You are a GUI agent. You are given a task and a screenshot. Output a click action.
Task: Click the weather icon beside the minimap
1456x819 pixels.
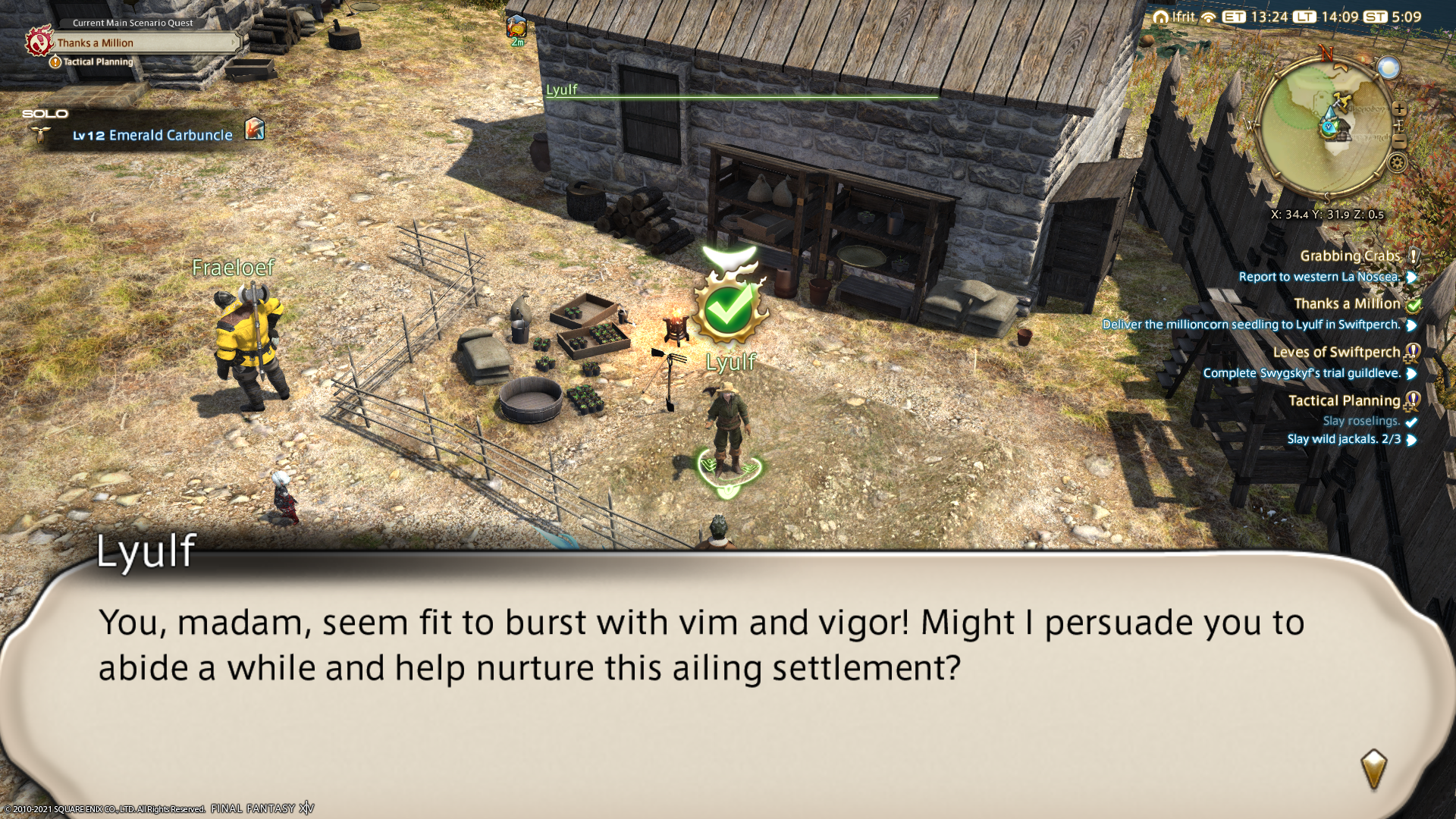(1389, 68)
